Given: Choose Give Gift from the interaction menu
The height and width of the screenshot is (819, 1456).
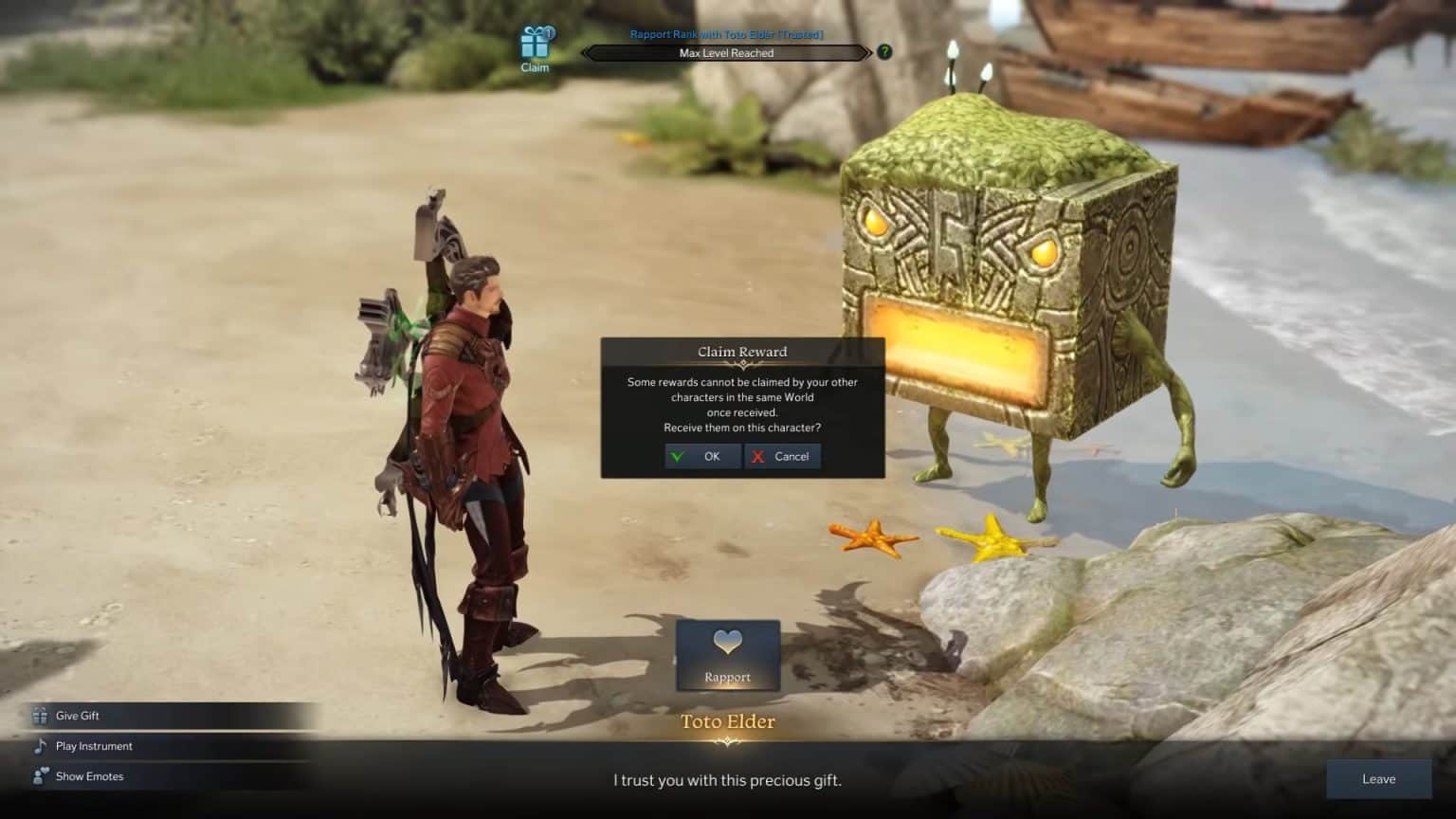Looking at the screenshot, I should (x=76, y=716).
